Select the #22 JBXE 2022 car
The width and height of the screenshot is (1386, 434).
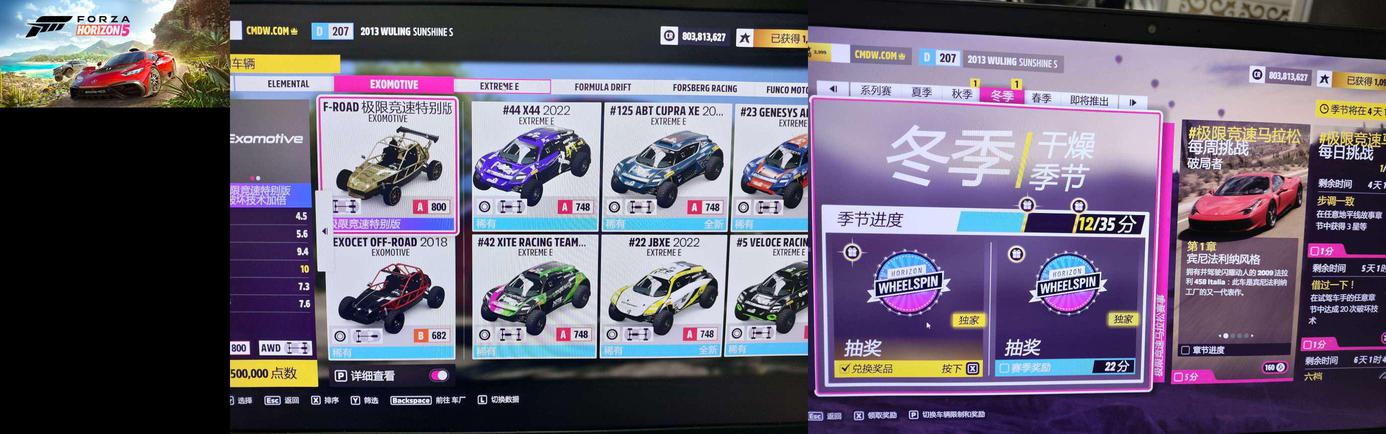tap(664, 294)
